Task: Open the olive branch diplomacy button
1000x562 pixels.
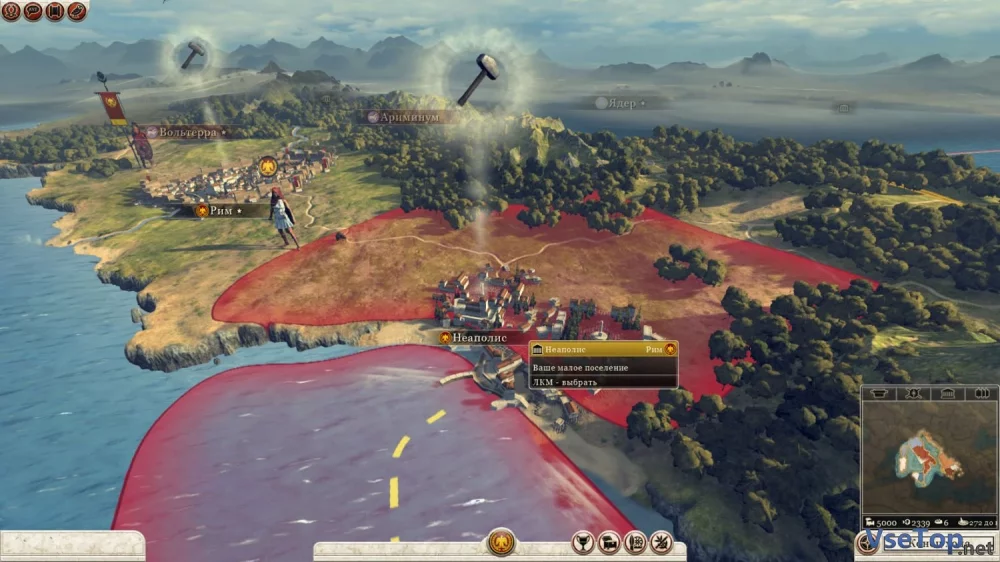Action: pyautogui.click(x=660, y=543)
